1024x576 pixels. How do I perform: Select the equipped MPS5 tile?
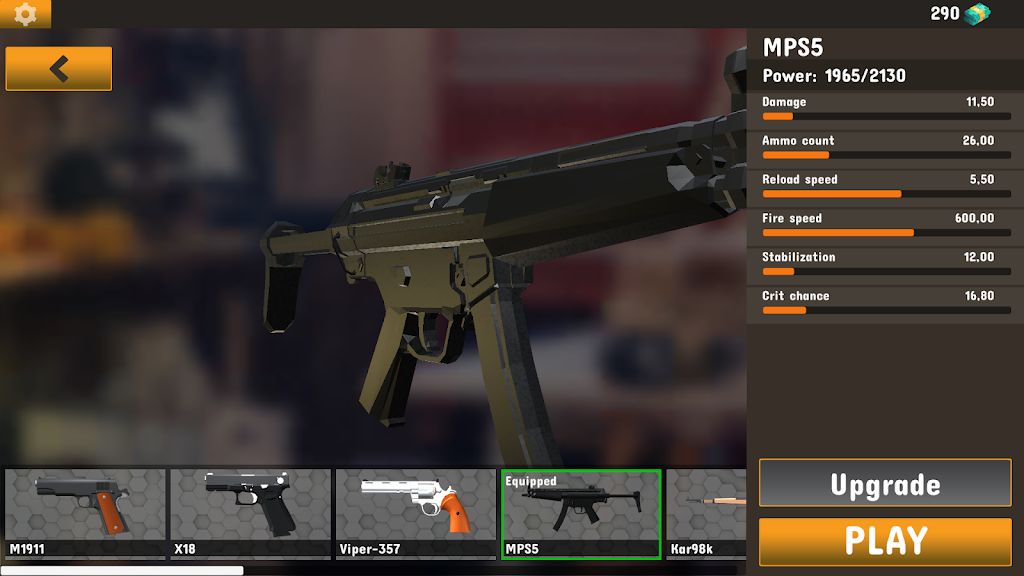[581, 514]
